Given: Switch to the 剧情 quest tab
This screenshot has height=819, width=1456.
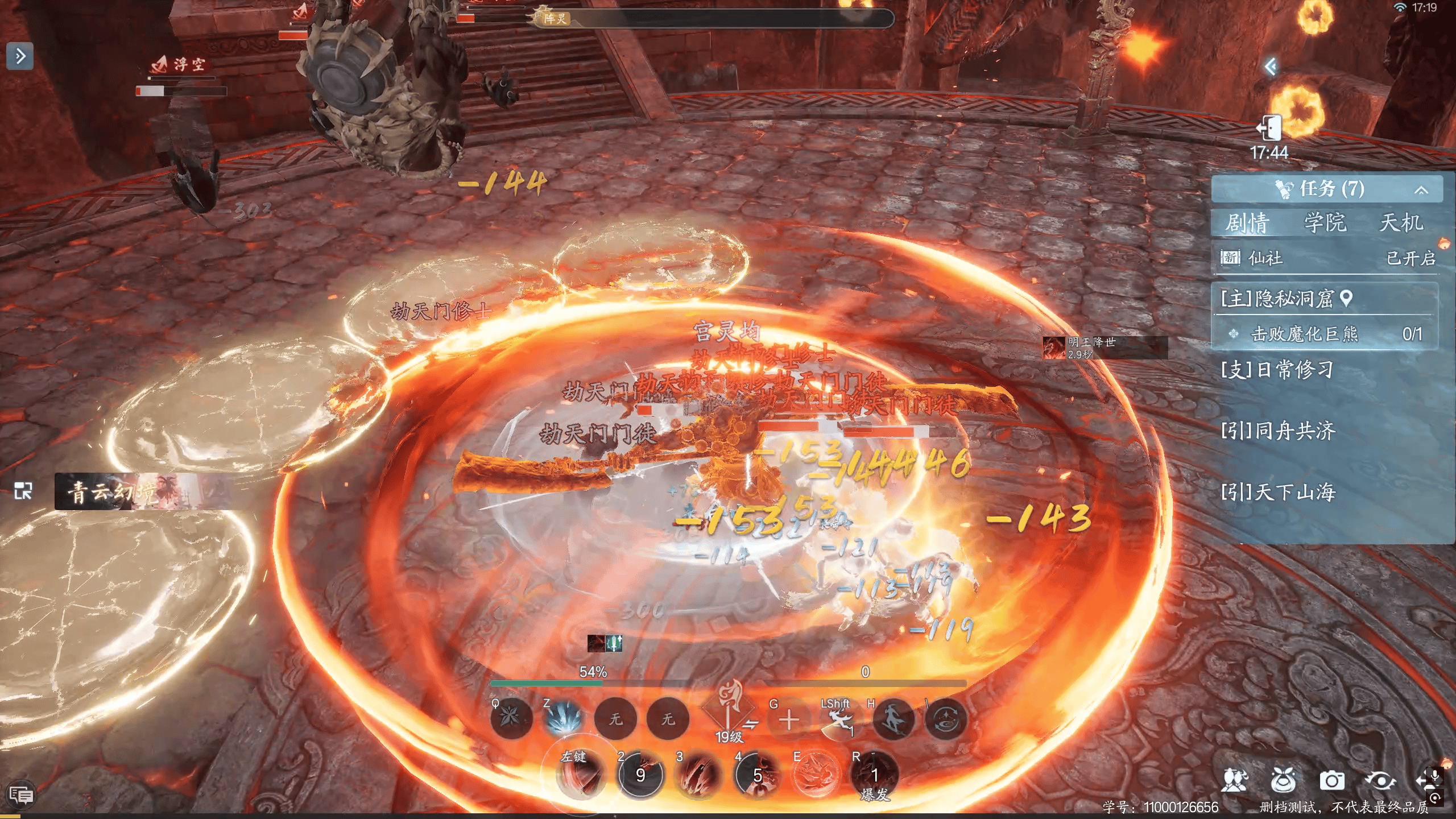Looking at the screenshot, I should click(x=1247, y=223).
